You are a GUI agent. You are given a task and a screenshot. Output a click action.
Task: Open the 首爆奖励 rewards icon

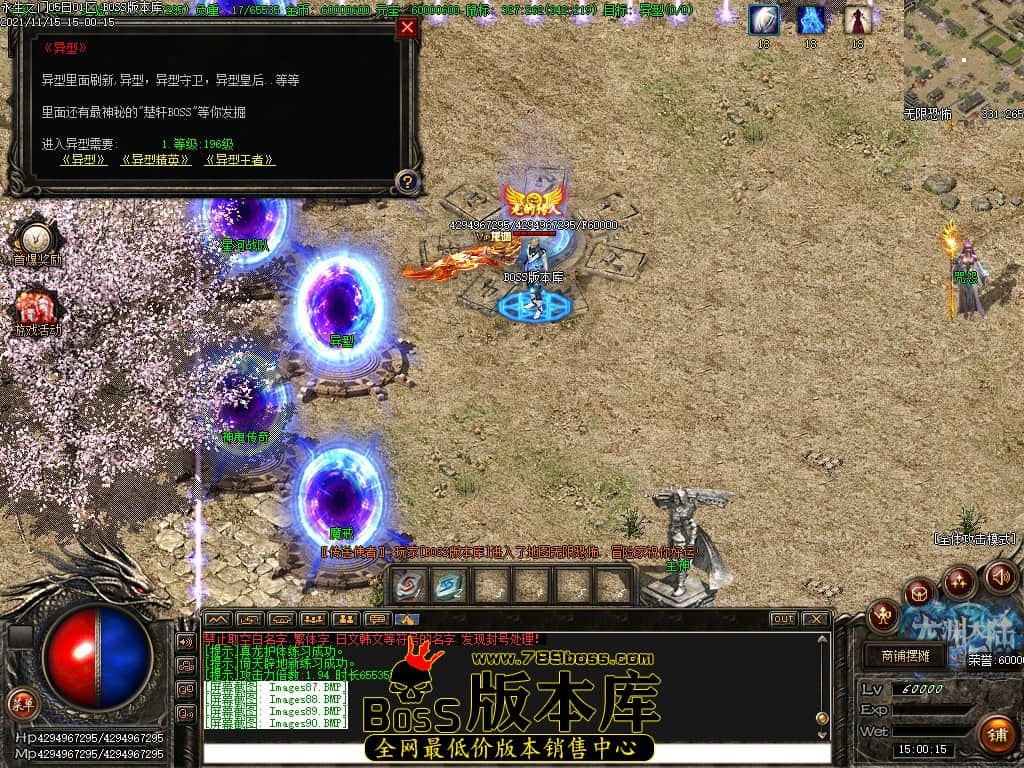[36, 240]
